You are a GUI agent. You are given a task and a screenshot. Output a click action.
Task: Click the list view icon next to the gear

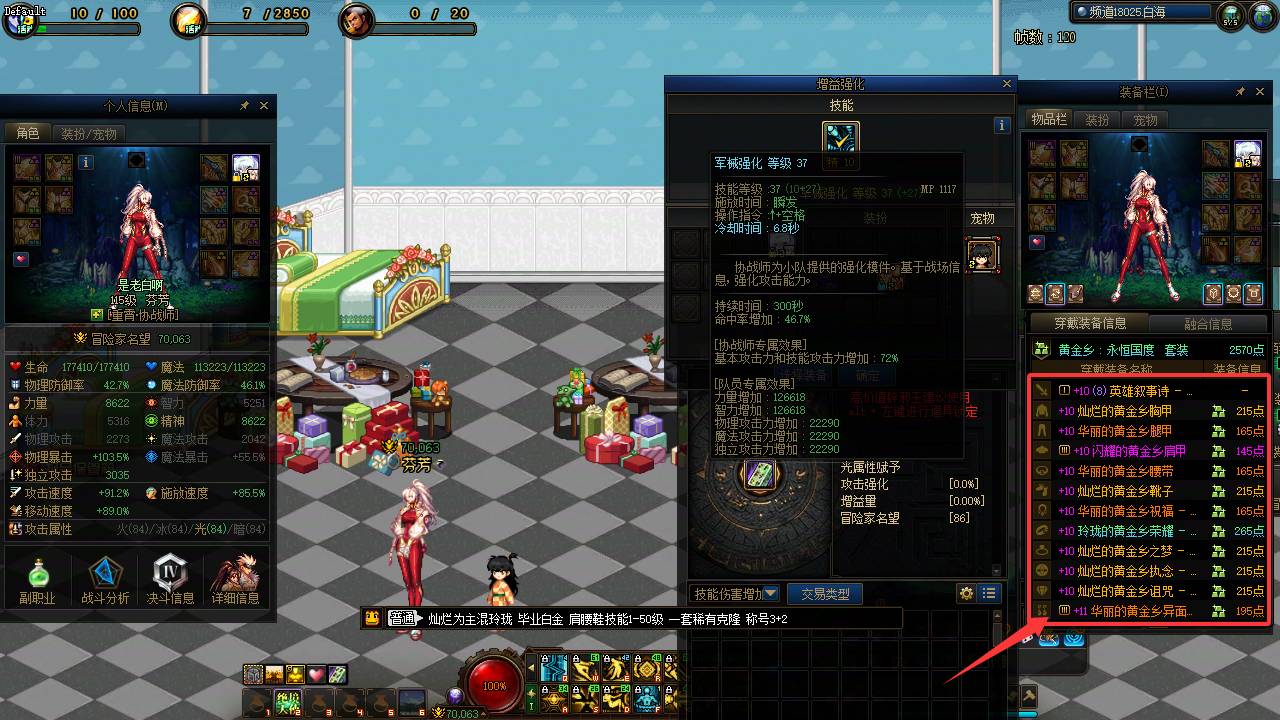click(988, 593)
